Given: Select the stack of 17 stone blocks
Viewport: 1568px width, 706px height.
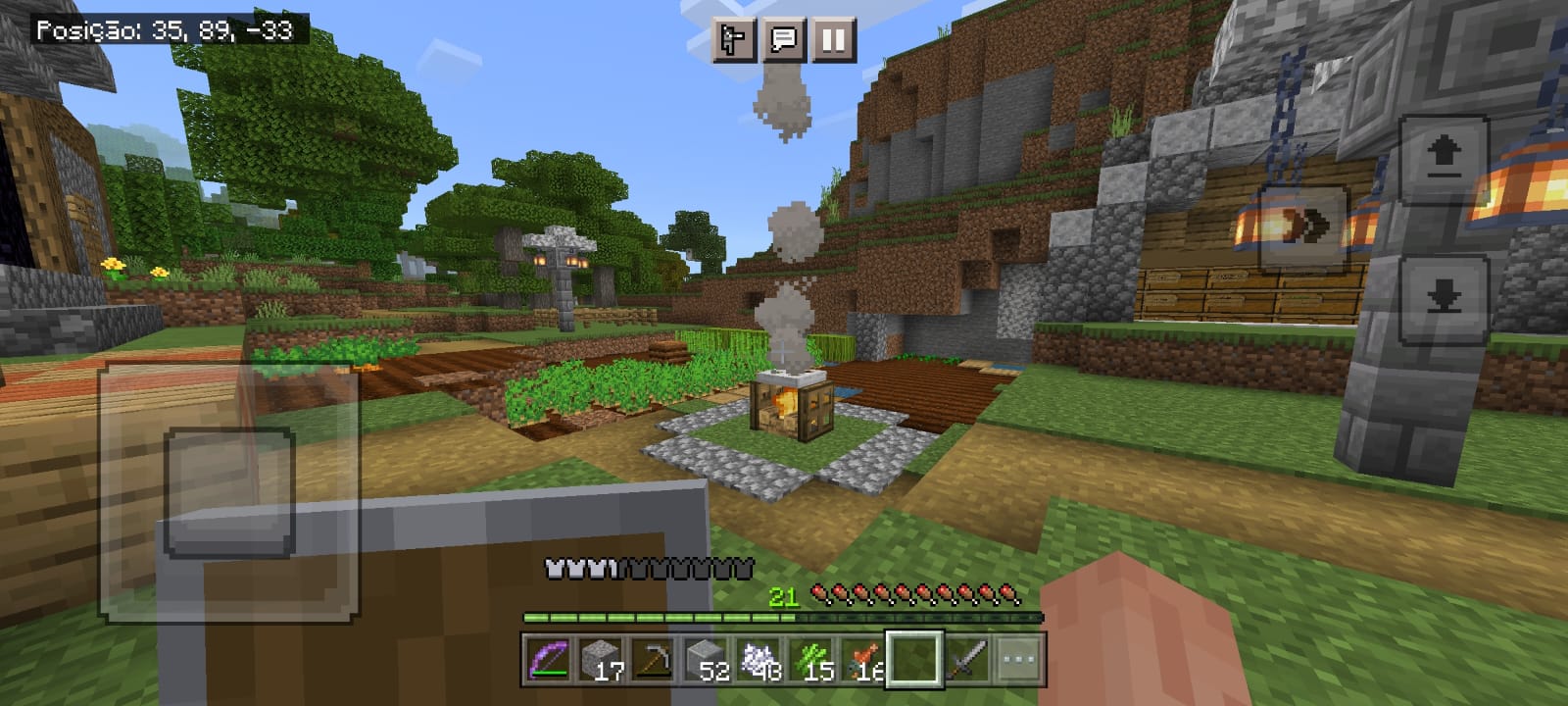Looking at the screenshot, I should click(x=600, y=660).
